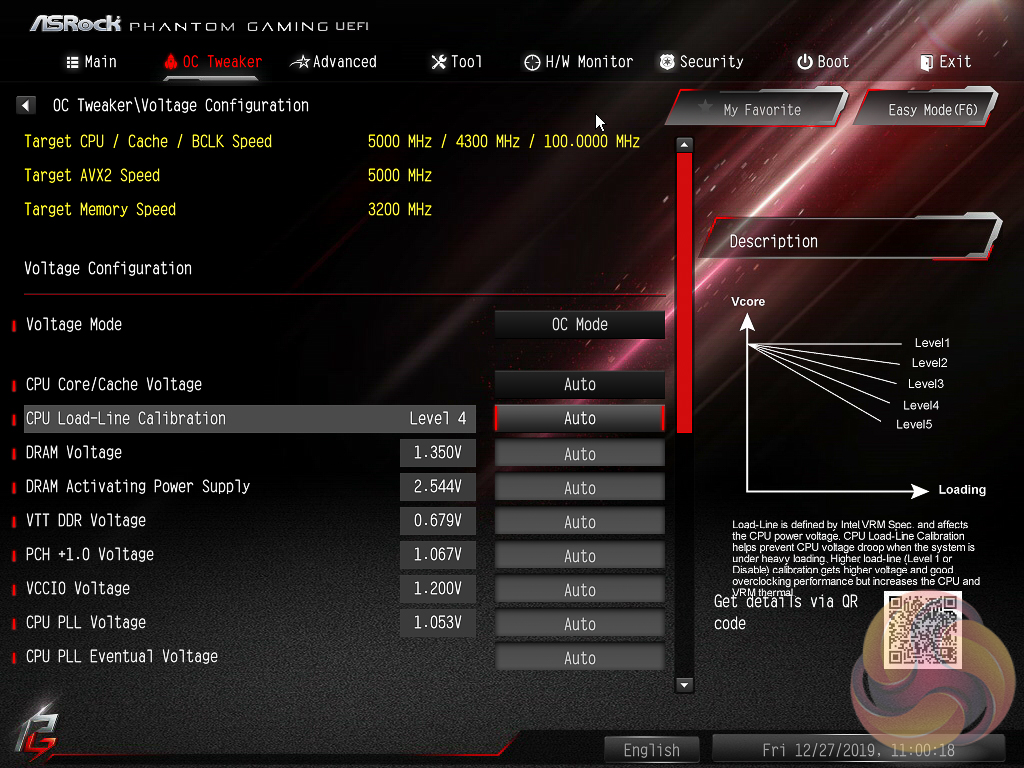Open the Voltage Mode dropdown
Screen dimensions: 1024x768
(x=580, y=325)
